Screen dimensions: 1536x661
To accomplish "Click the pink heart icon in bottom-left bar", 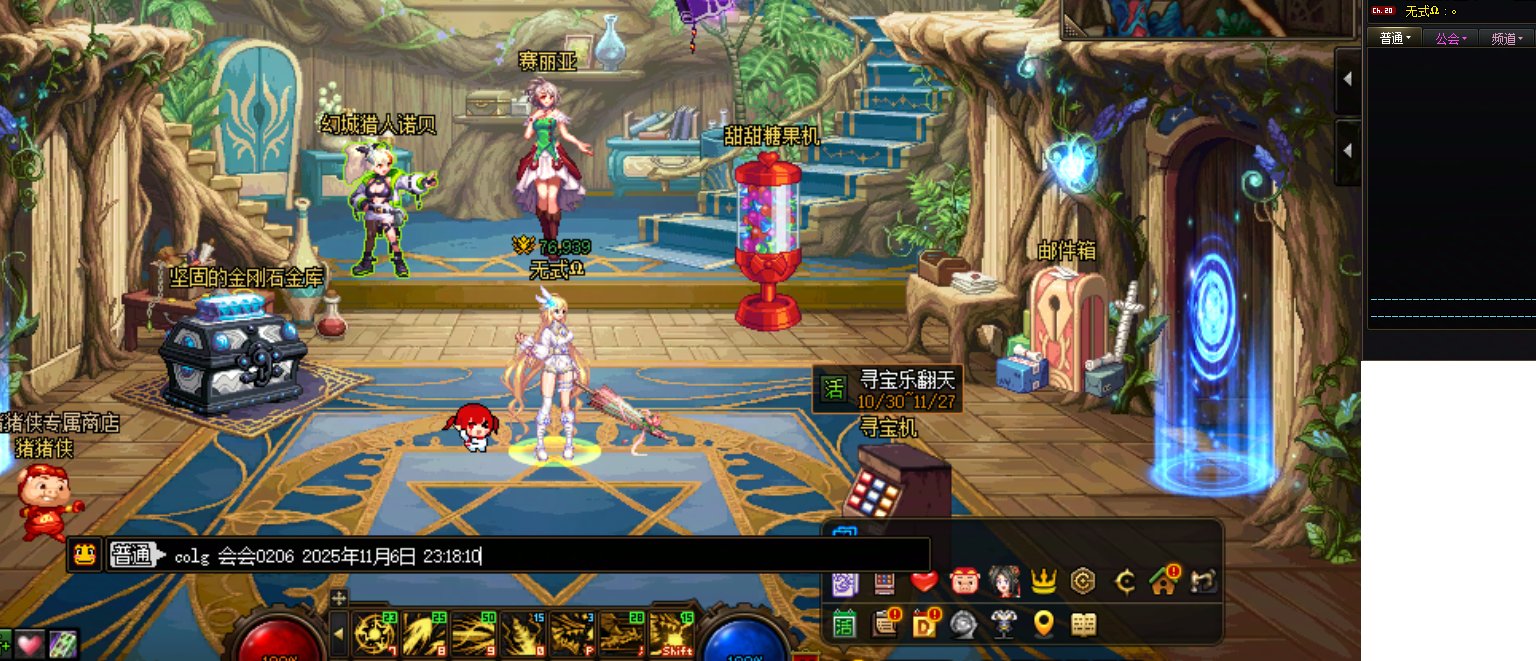I will point(29,644).
